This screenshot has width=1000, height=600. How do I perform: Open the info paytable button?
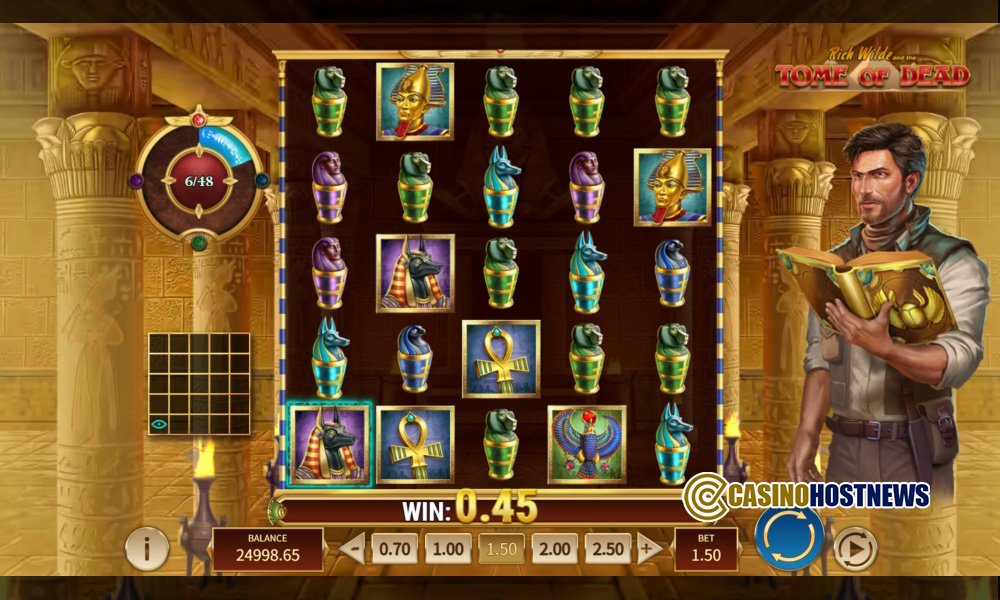pos(147,548)
